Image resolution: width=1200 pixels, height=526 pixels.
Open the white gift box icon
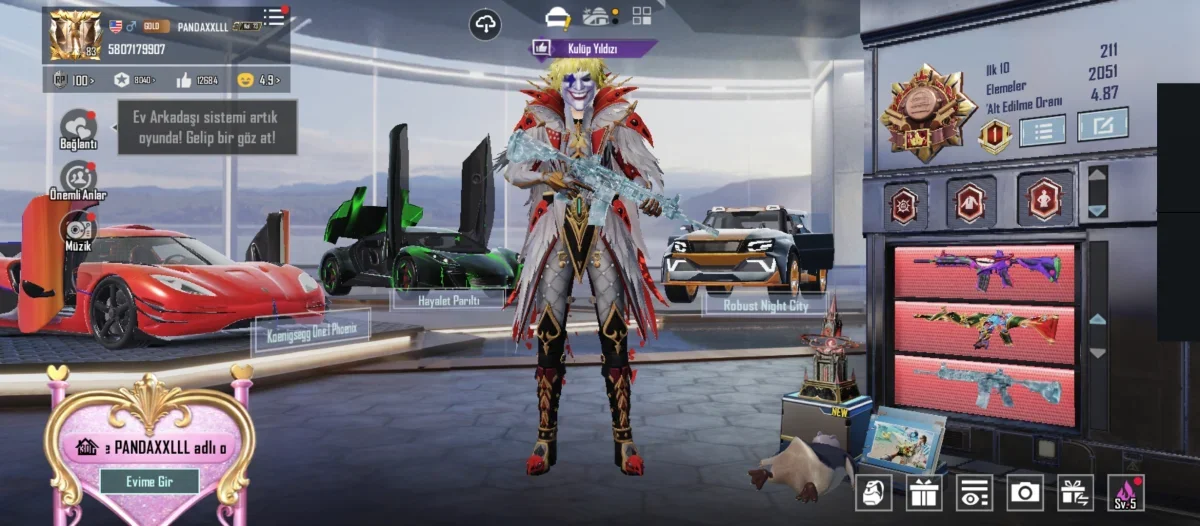pos(924,492)
